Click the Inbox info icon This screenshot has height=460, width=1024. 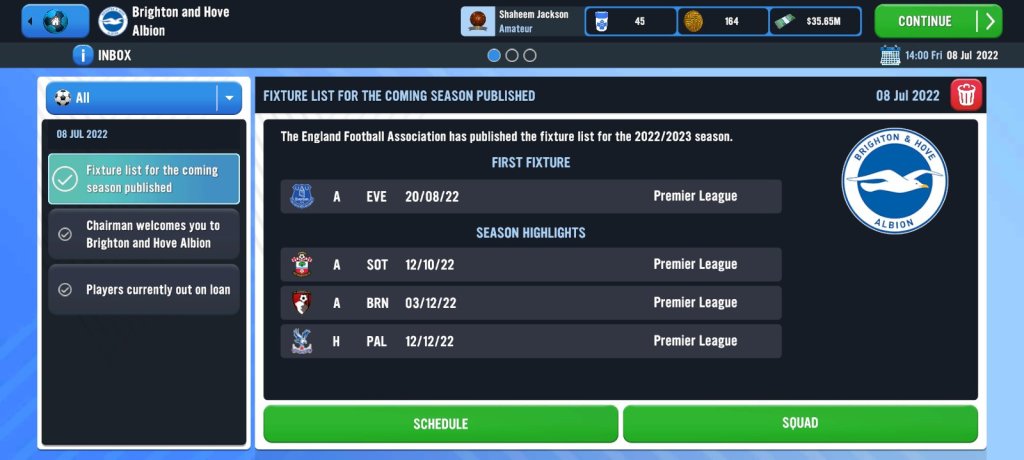84,55
